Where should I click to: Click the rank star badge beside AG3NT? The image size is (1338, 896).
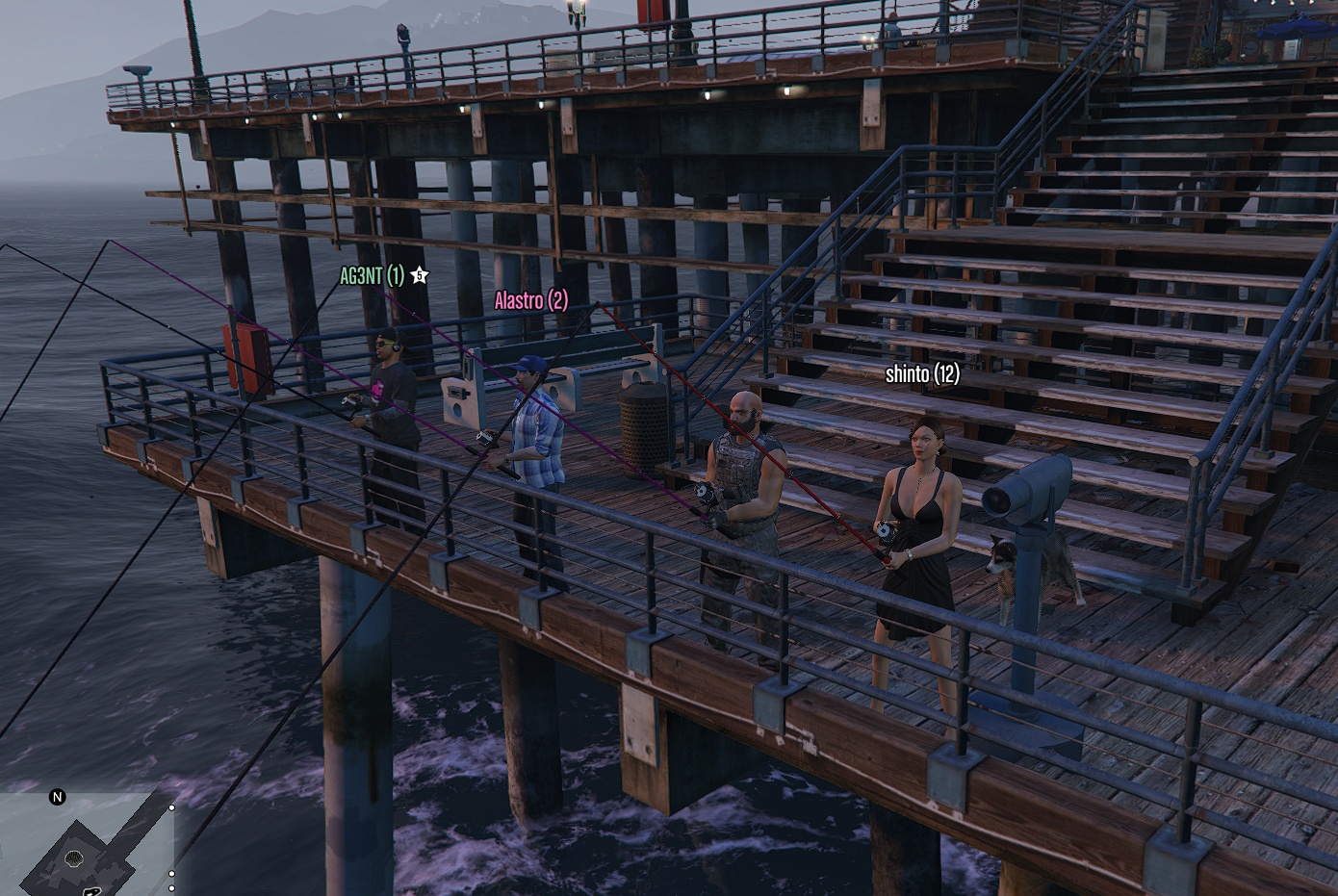click(419, 274)
